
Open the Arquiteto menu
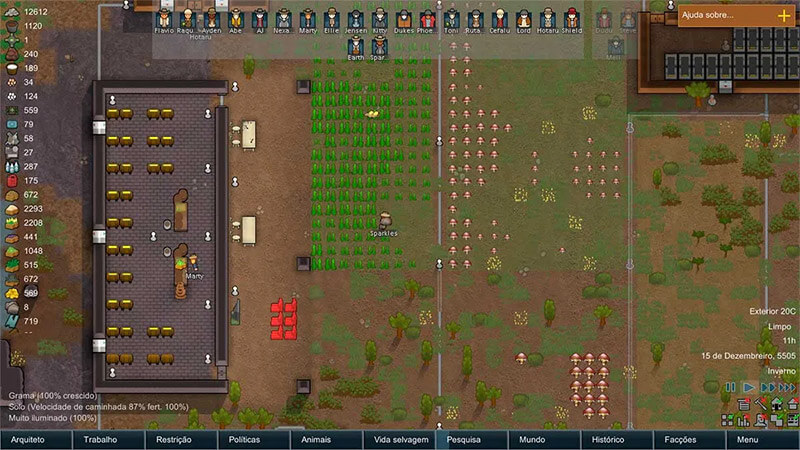click(36, 440)
